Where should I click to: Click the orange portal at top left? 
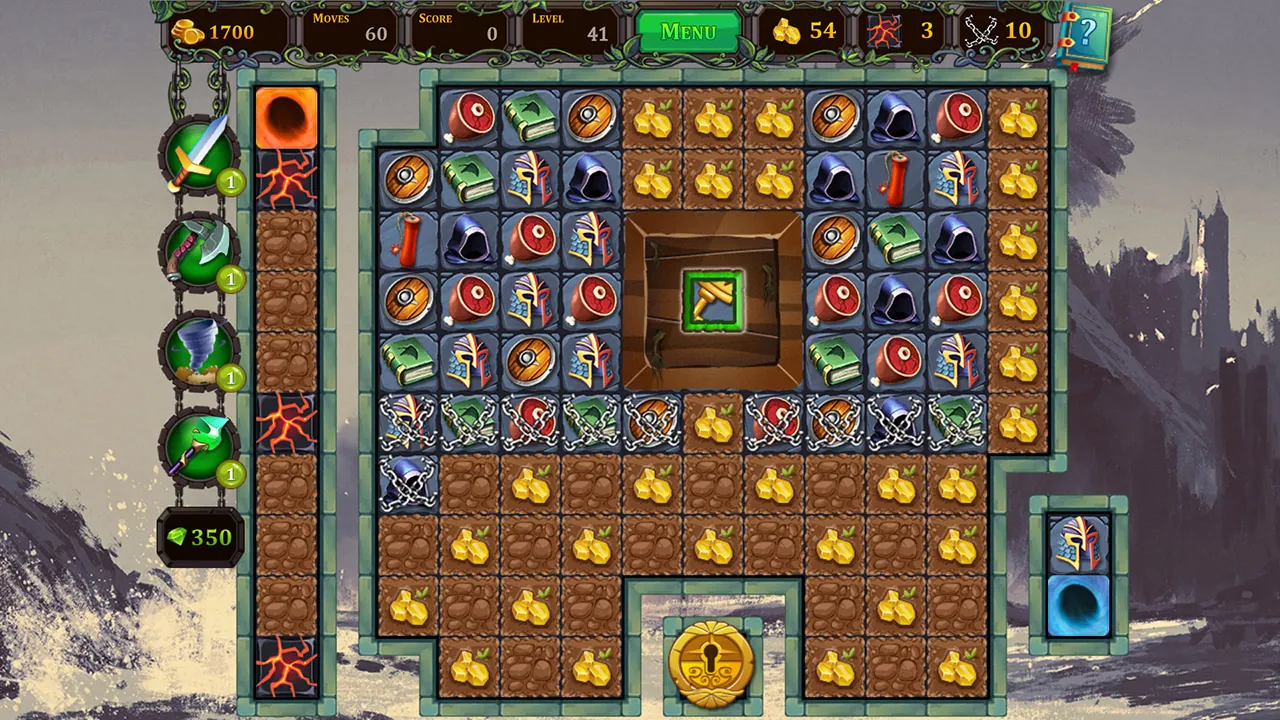click(287, 116)
